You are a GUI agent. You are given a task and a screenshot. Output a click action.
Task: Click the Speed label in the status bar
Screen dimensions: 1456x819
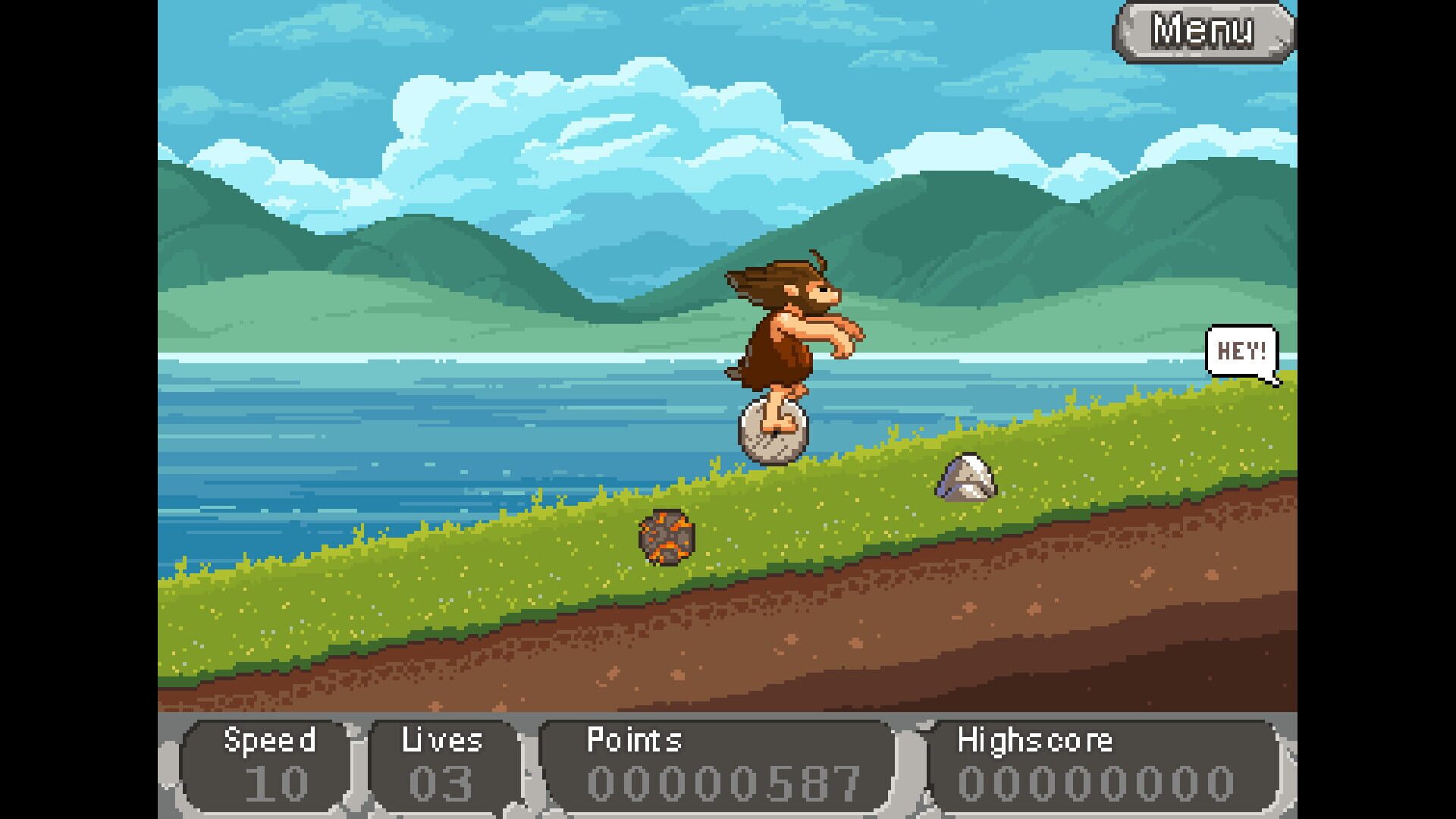click(x=271, y=741)
